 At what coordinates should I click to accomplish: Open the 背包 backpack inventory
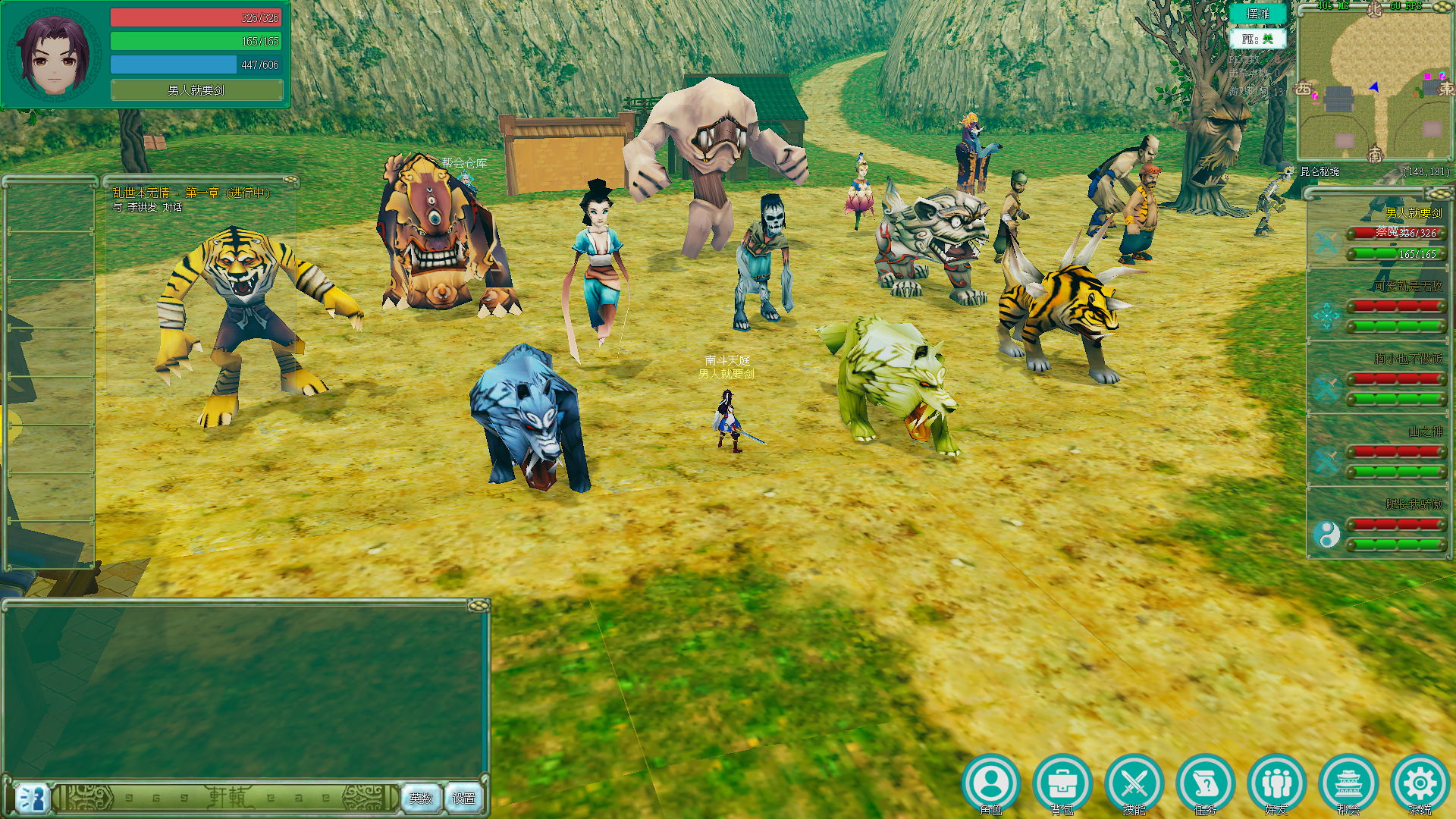tap(1062, 783)
